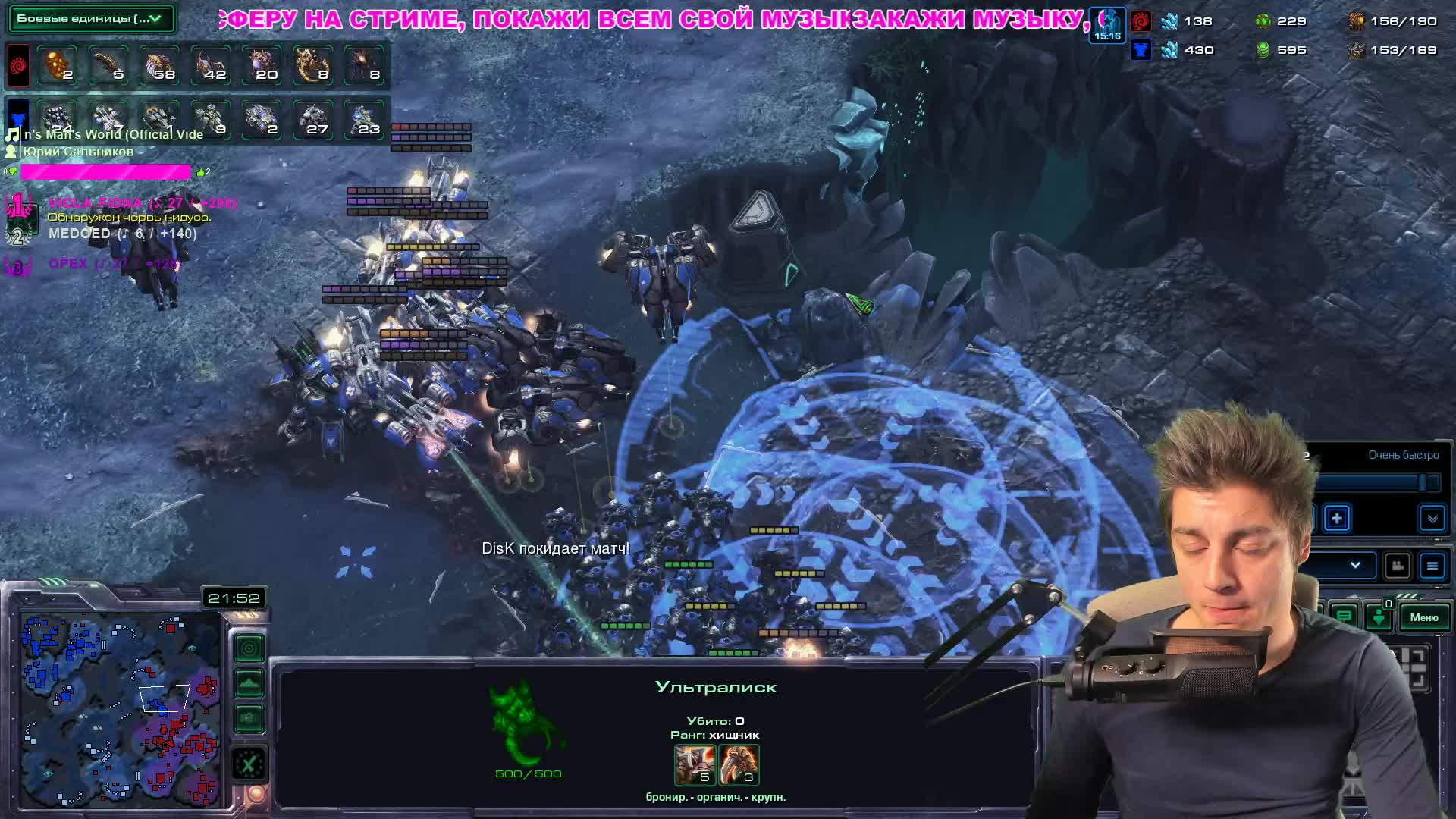Select the zergling count icon showing 58
The image size is (1456, 819).
tap(160, 65)
